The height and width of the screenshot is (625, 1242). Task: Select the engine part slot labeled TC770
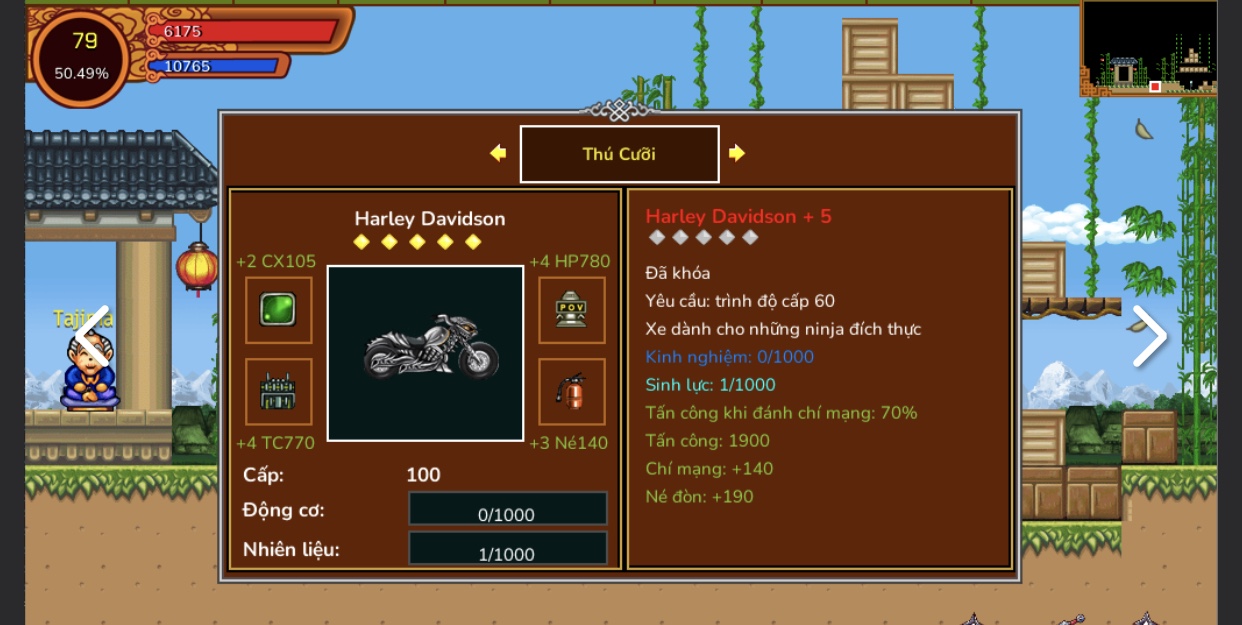[x=278, y=391]
